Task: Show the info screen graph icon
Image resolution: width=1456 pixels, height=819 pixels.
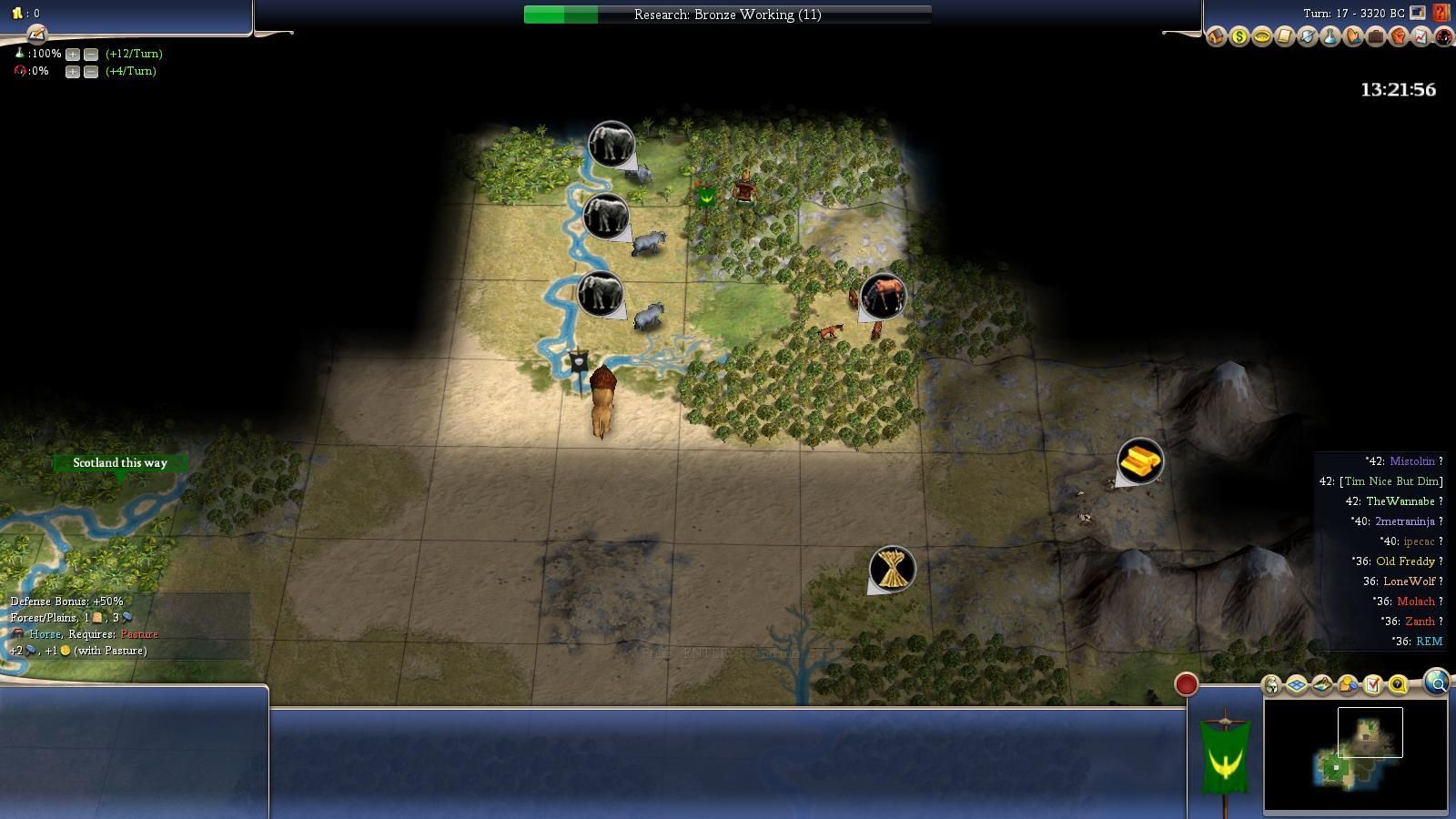Action: (1421, 36)
